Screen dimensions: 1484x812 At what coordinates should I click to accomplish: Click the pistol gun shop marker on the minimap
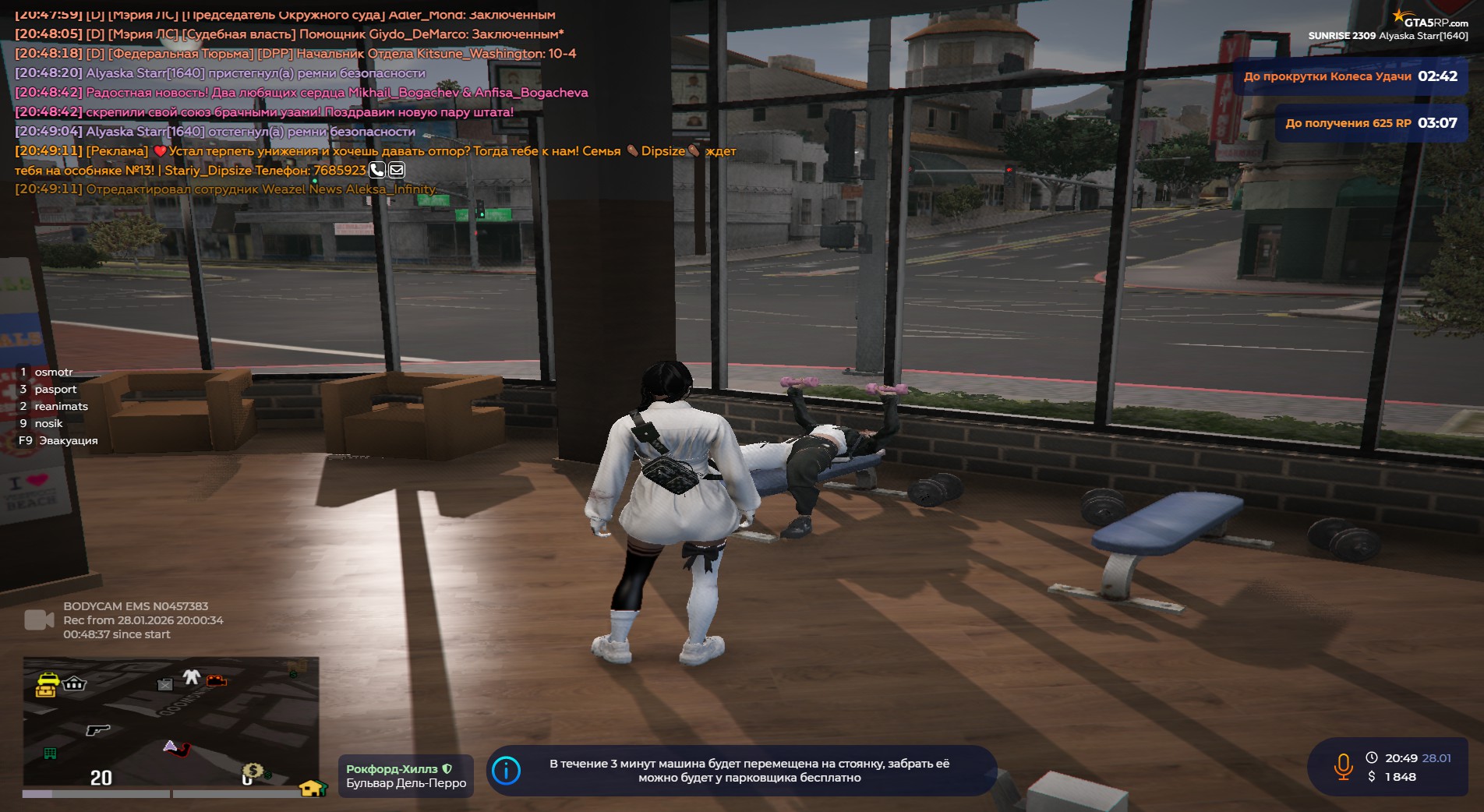[x=97, y=729]
